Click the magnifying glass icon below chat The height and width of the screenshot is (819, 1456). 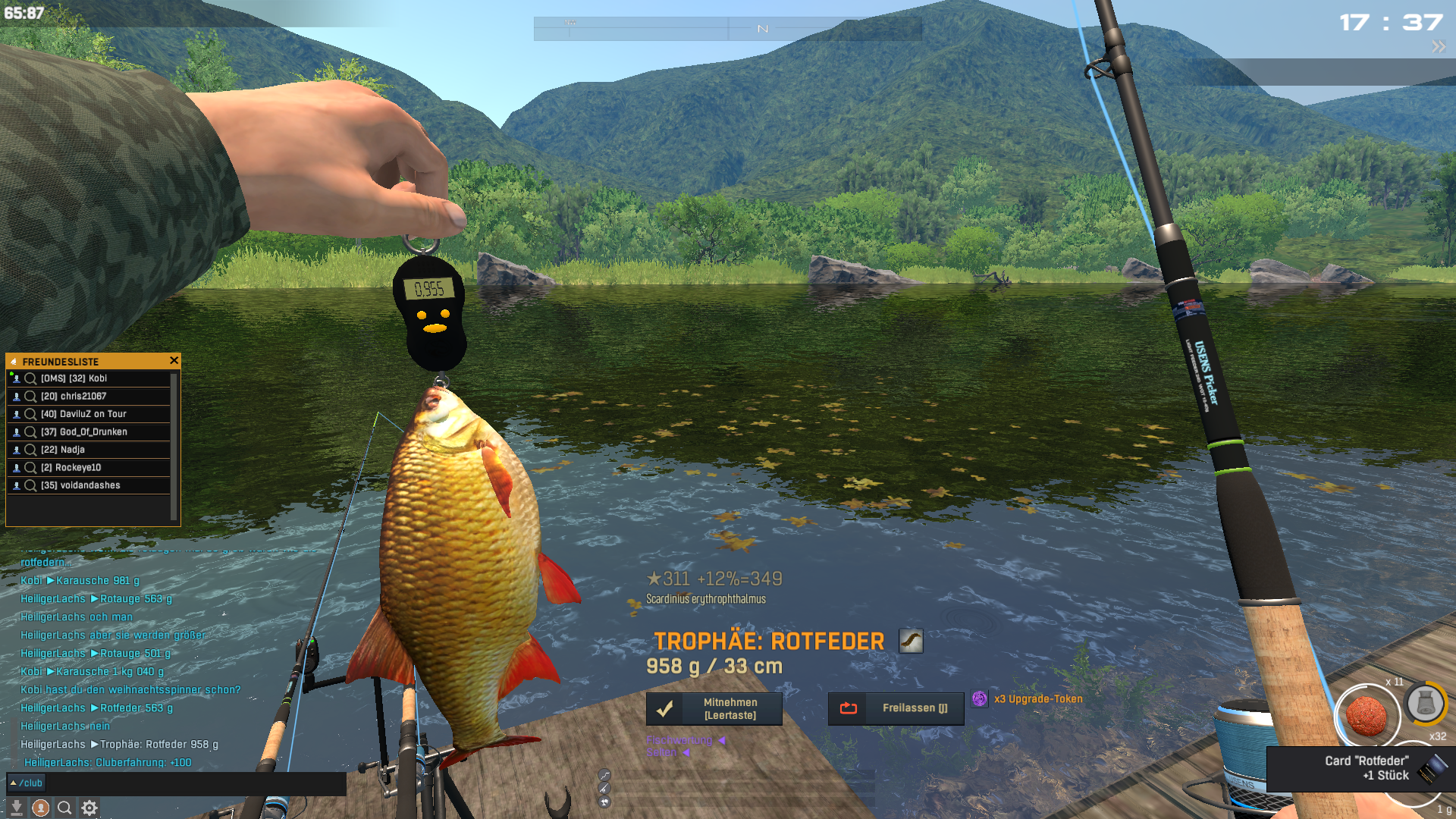(65, 808)
